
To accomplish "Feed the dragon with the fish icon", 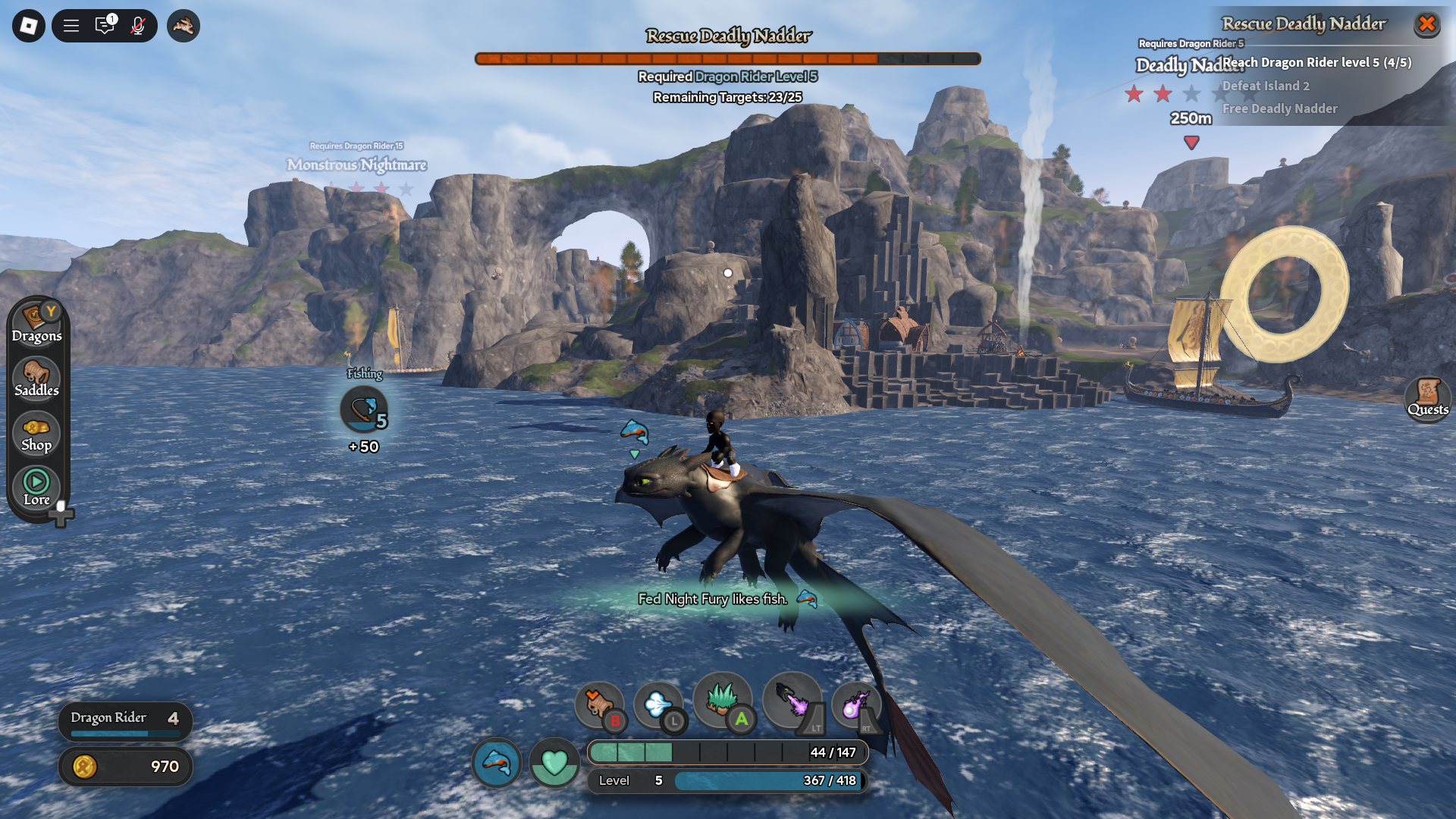I will pos(497,762).
